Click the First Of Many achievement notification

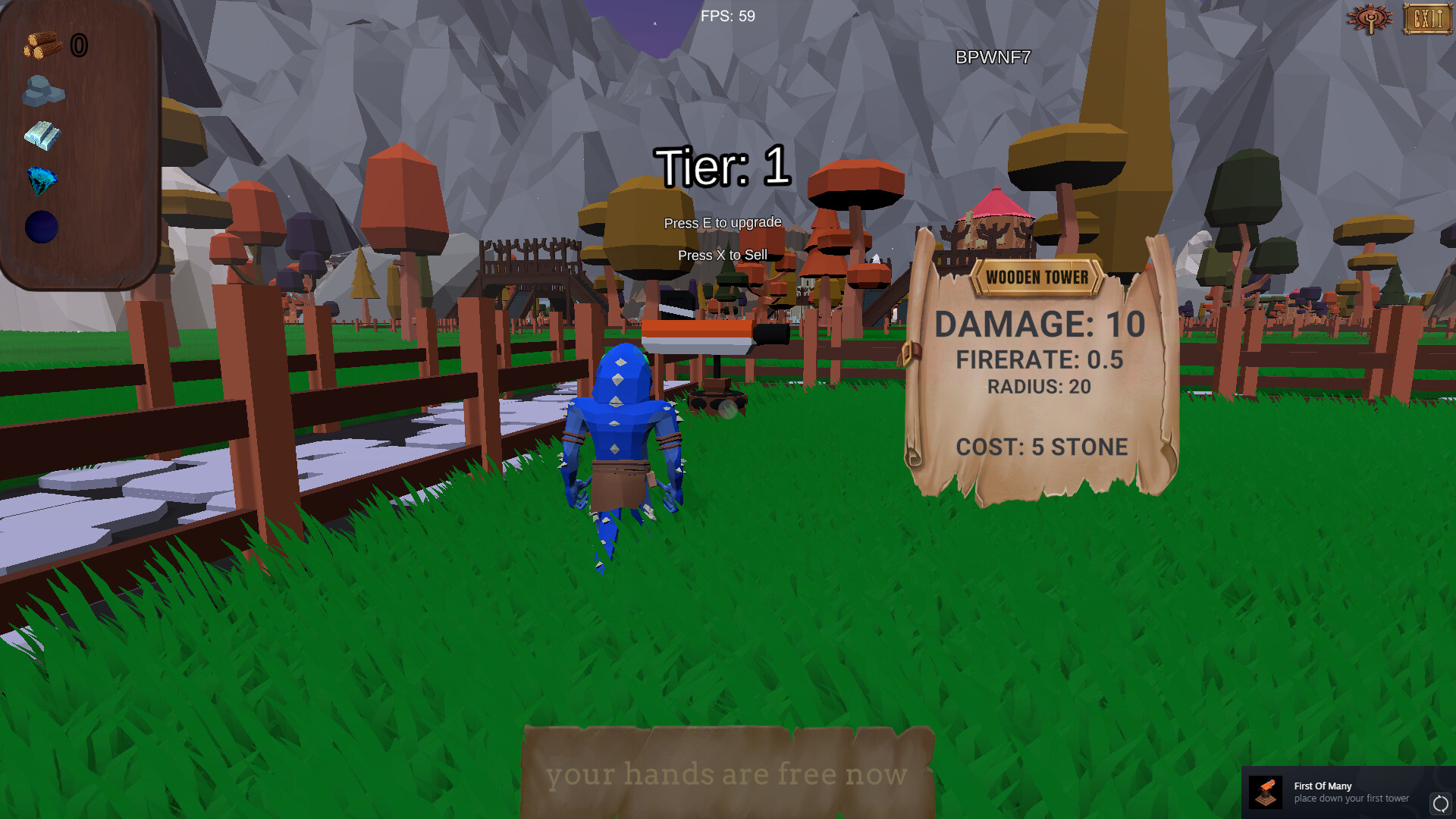[1350, 792]
